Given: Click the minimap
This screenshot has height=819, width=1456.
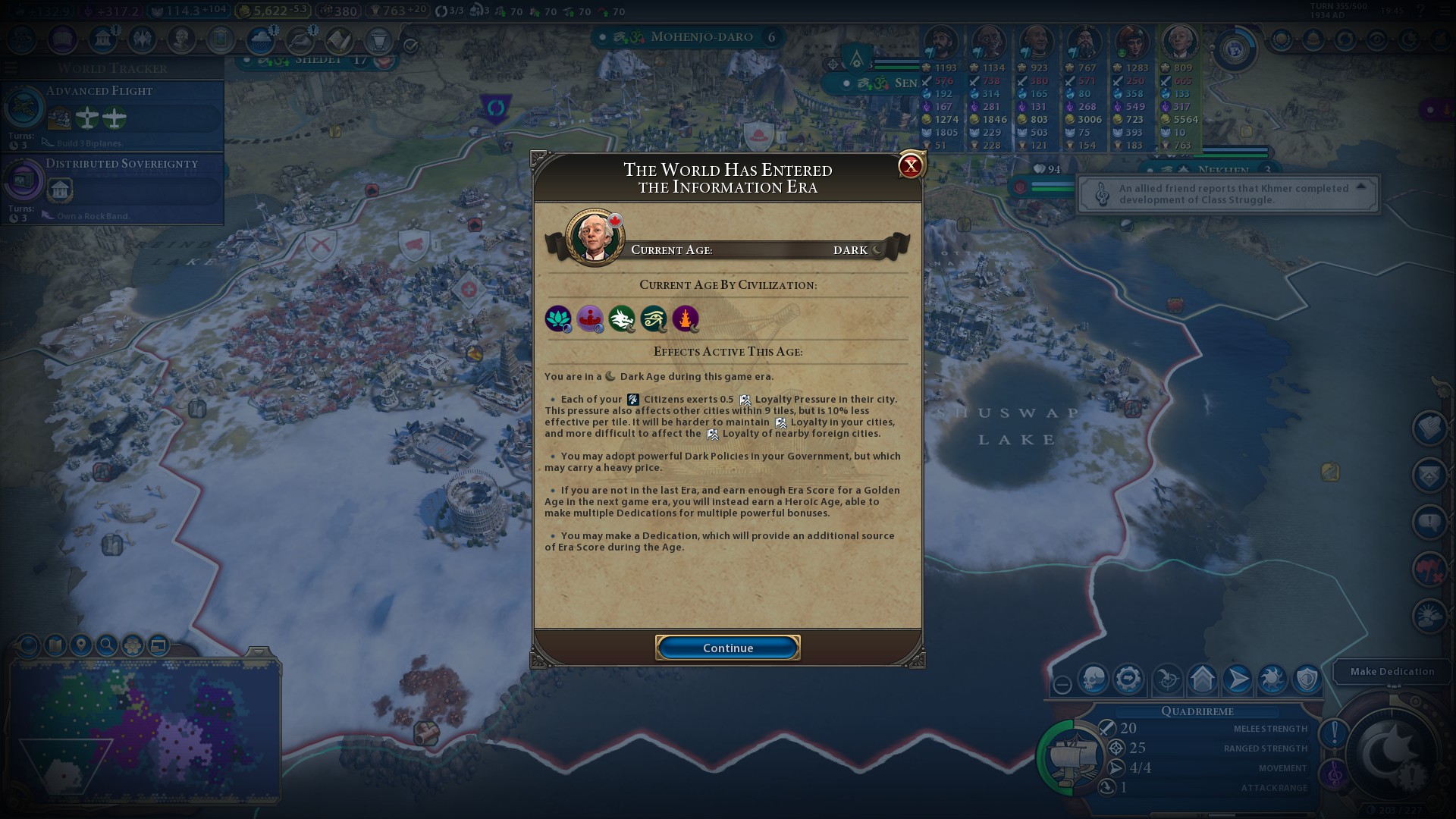Looking at the screenshot, I should 144,728.
